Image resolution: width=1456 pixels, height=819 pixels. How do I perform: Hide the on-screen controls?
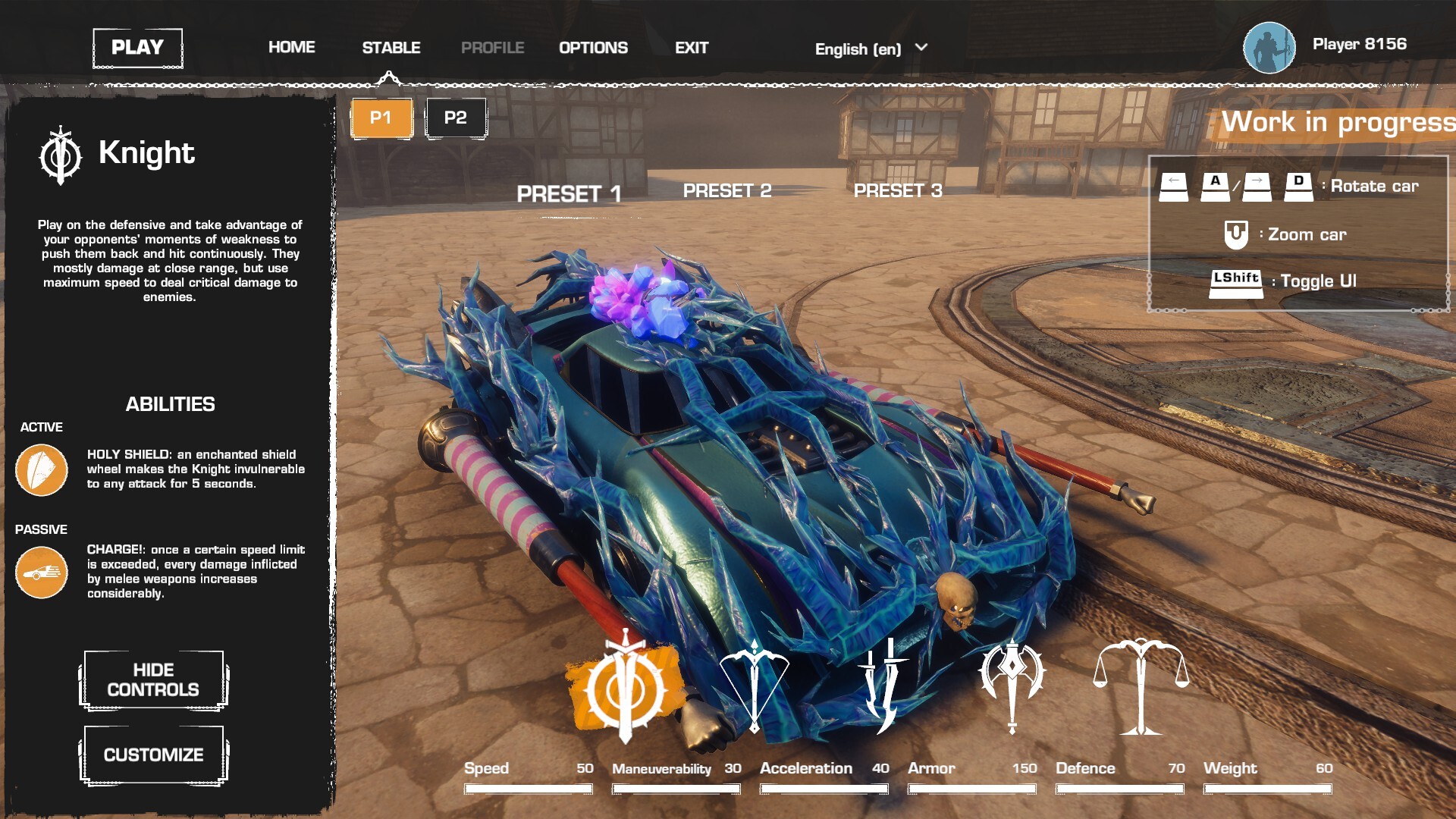click(x=152, y=679)
